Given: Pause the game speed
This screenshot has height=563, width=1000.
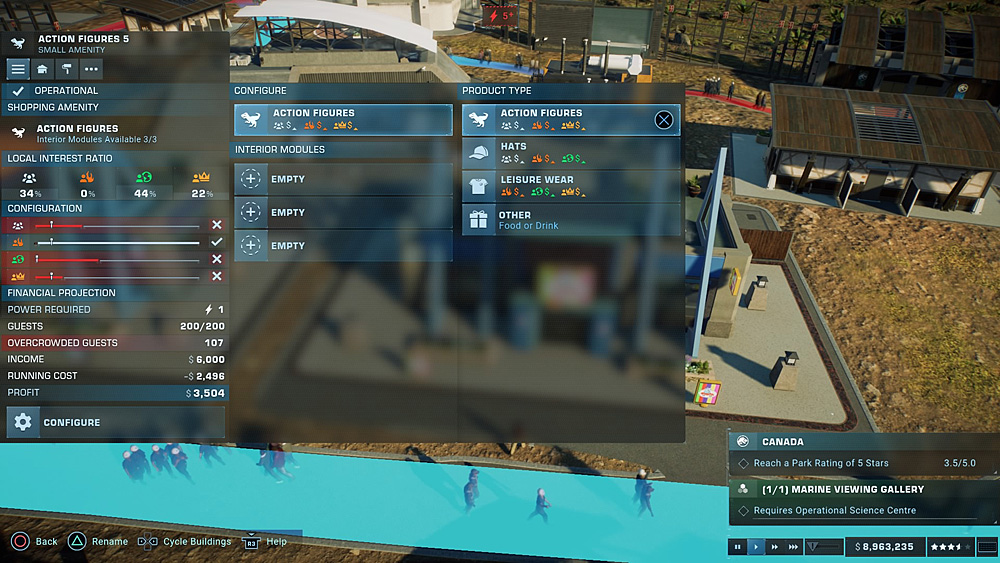Looking at the screenshot, I should tap(738, 547).
